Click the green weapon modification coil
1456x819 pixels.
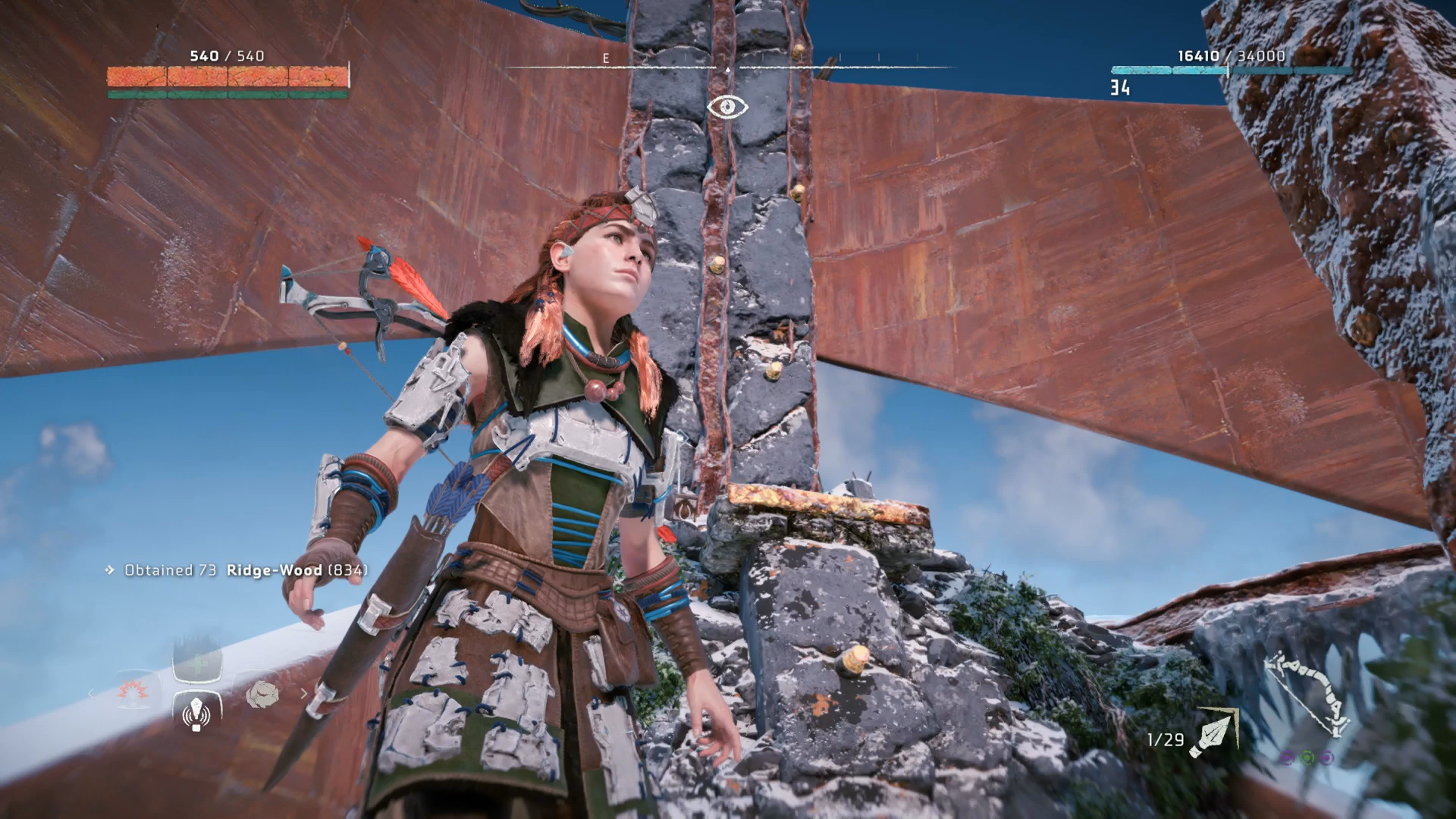(x=1306, y=757)
